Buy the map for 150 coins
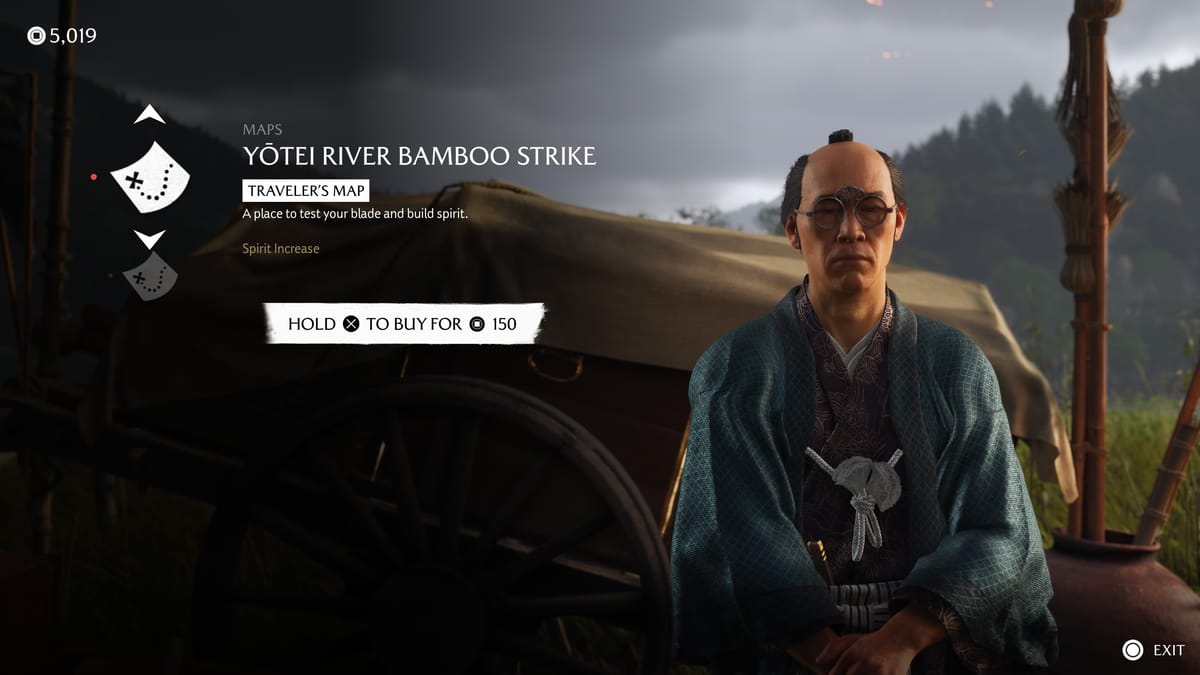1200x675 pixels. pyautogui.click(x=403, y=324)
